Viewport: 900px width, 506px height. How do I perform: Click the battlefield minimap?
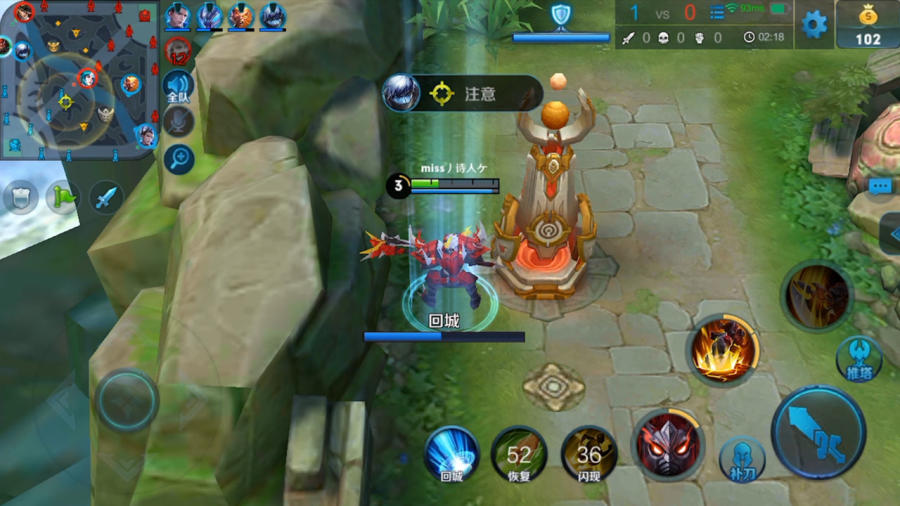[x=77, y=80]
